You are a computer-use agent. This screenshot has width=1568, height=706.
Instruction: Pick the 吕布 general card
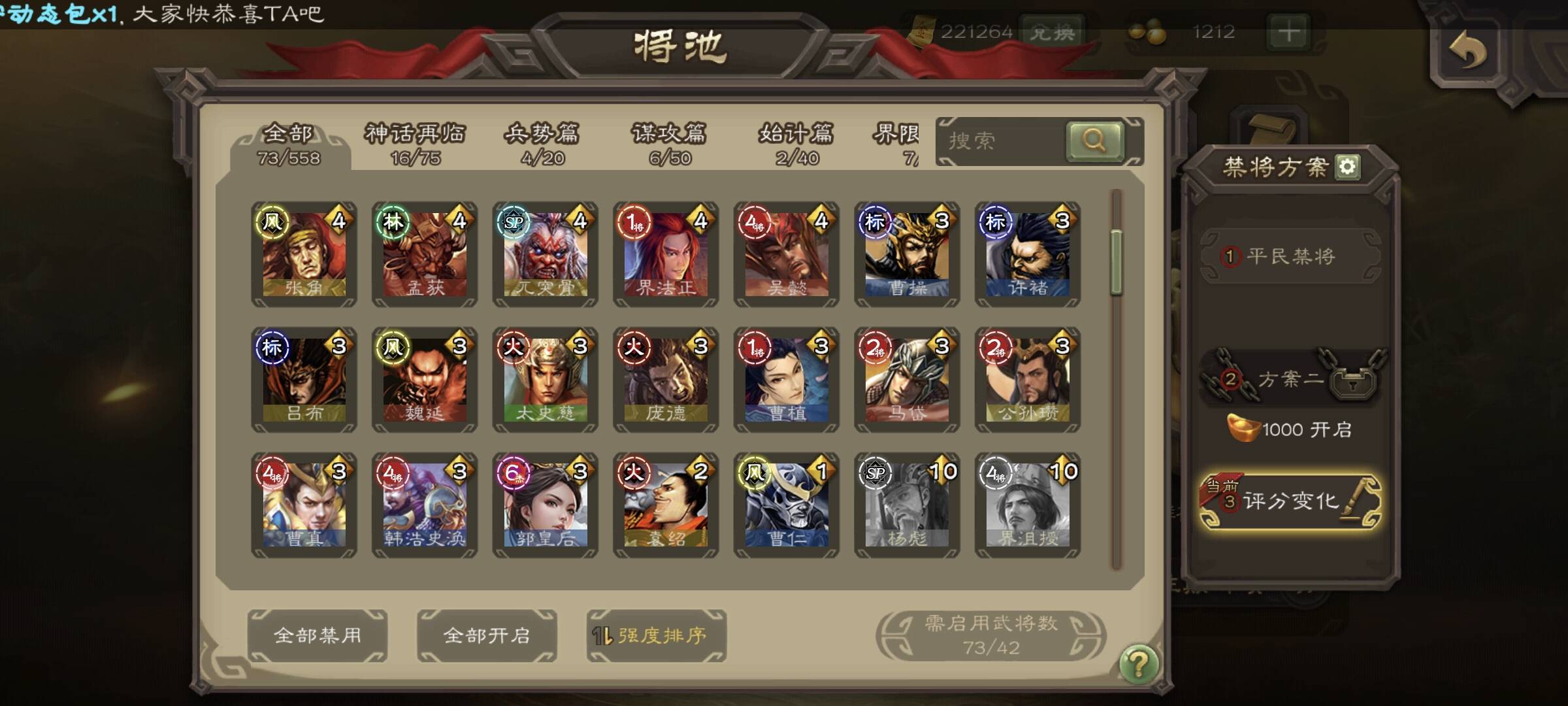(304, 380)
